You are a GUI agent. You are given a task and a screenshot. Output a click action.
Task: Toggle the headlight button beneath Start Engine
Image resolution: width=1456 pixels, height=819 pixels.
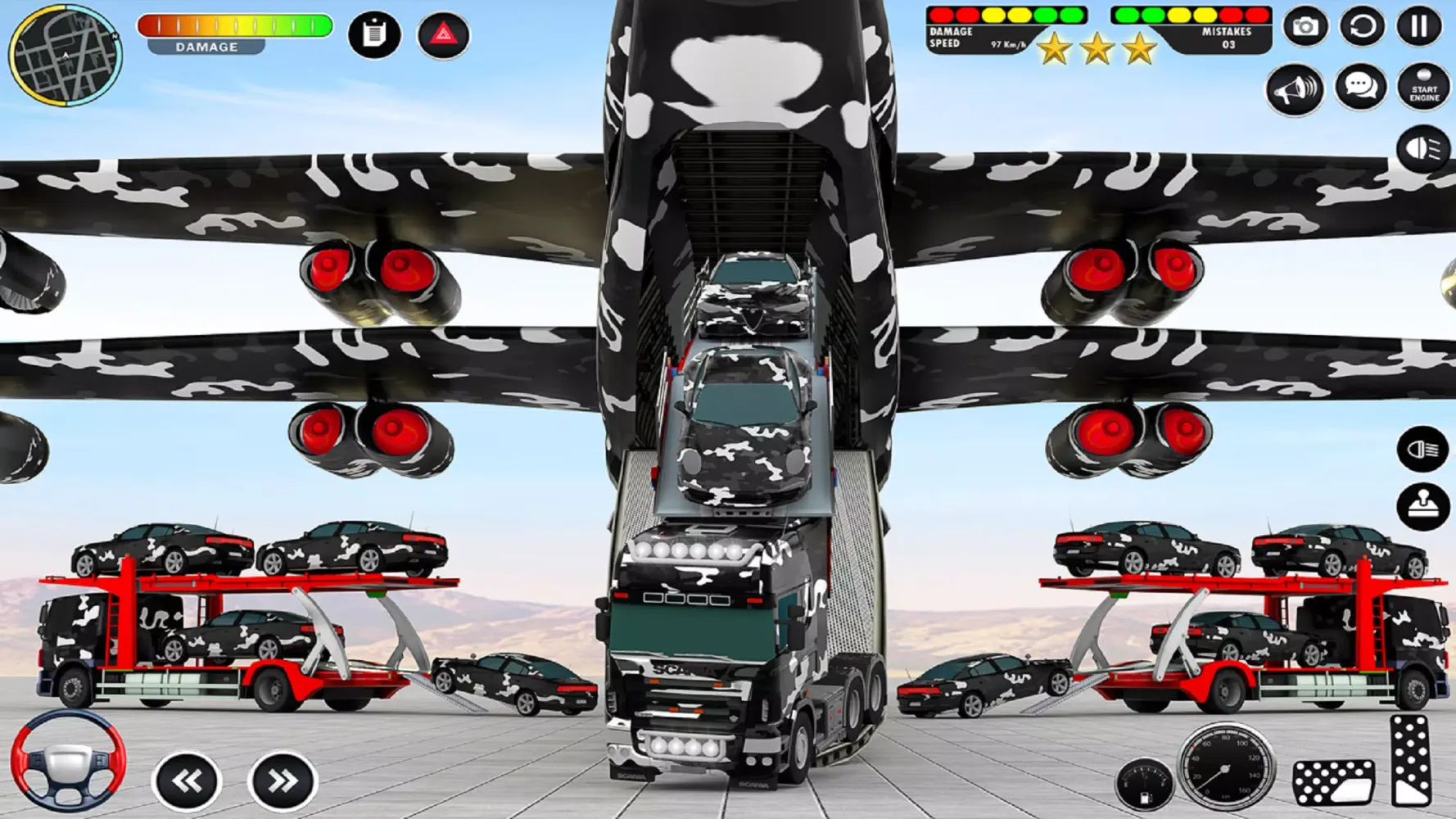click(x=1423, y=149)
